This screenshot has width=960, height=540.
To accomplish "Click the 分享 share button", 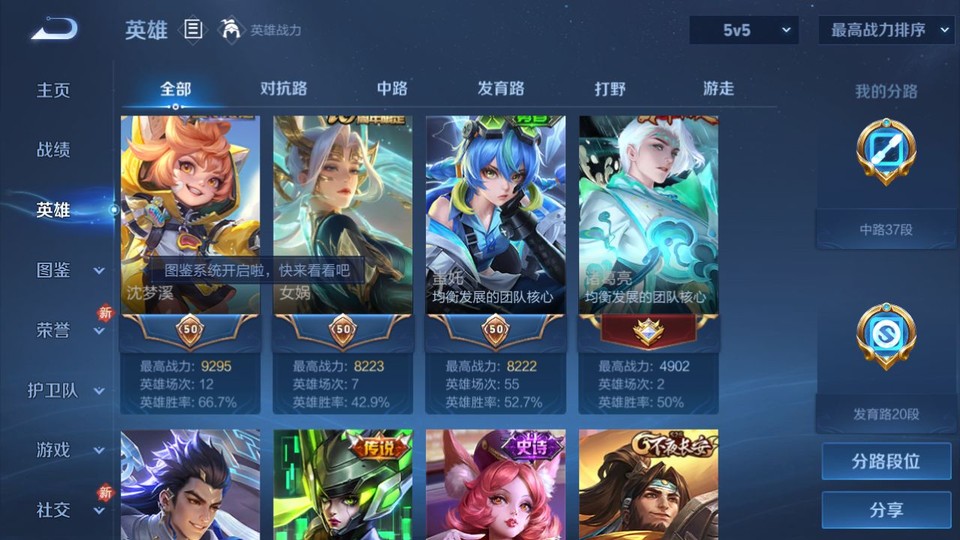I will (x=886, y=510).
